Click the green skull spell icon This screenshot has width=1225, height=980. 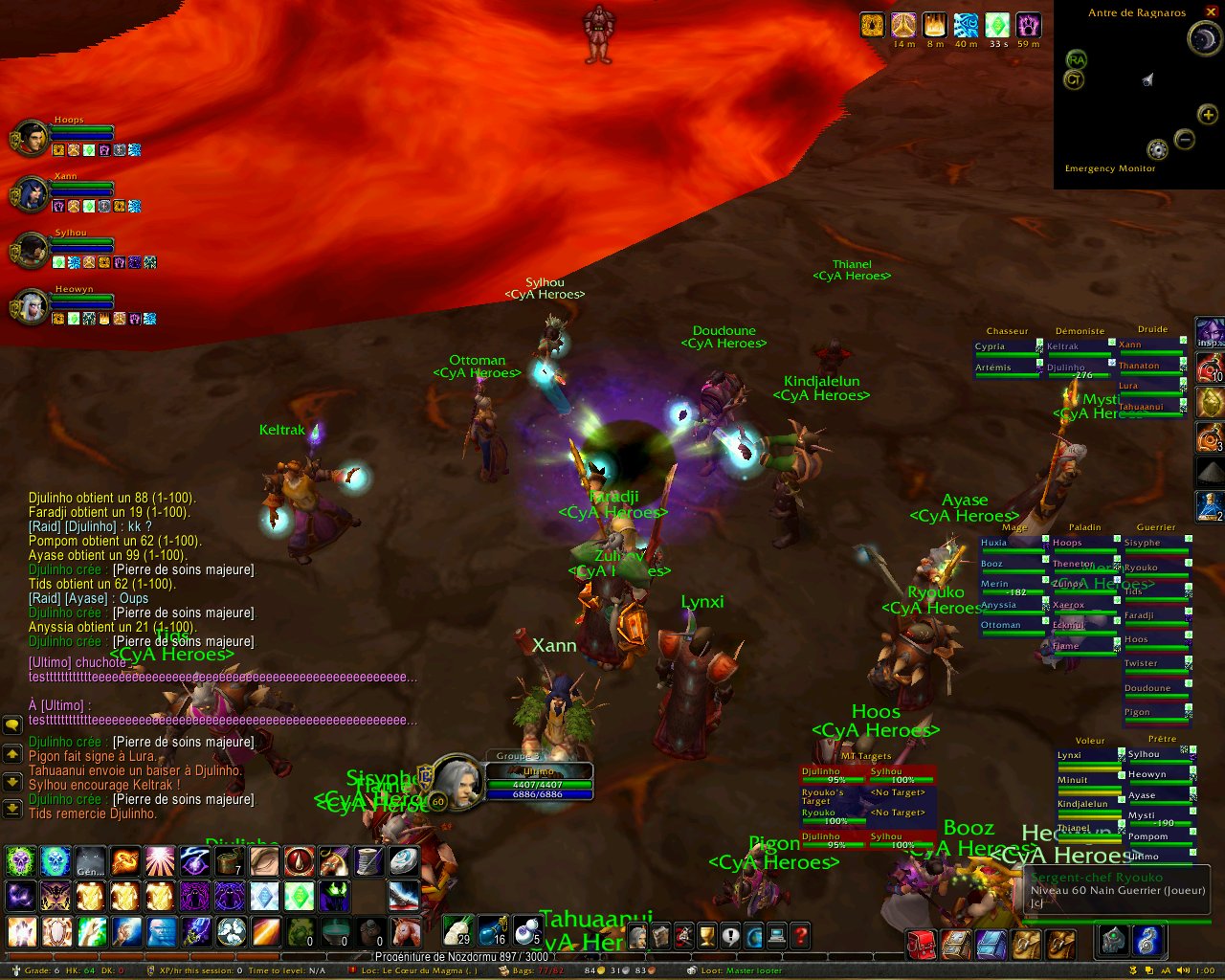(20, 861)
